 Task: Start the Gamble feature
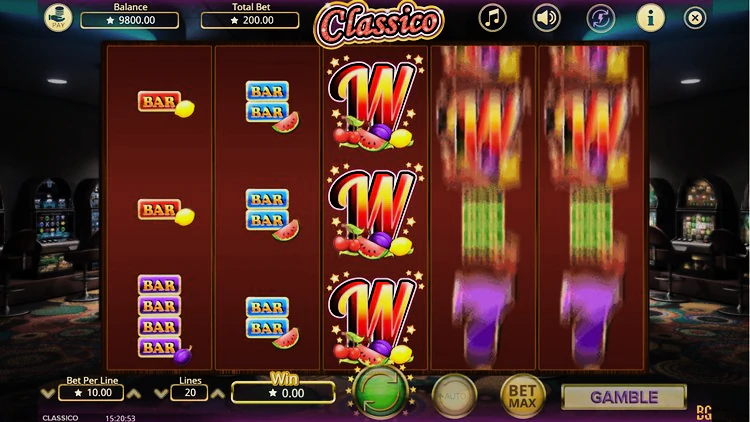[x=623, y=397]
